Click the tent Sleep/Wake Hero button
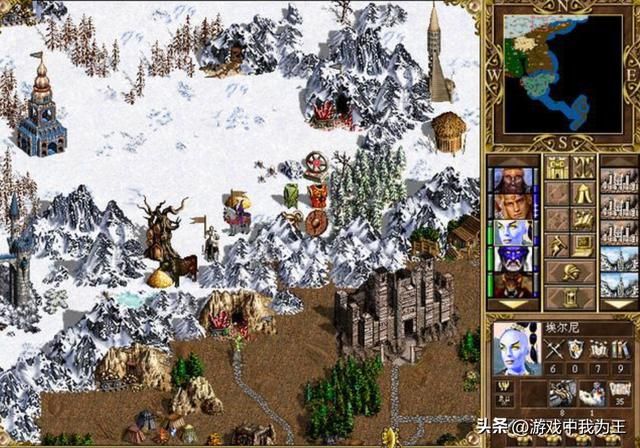Viewport: 640px width, 448px height. (x=584, y=194)
